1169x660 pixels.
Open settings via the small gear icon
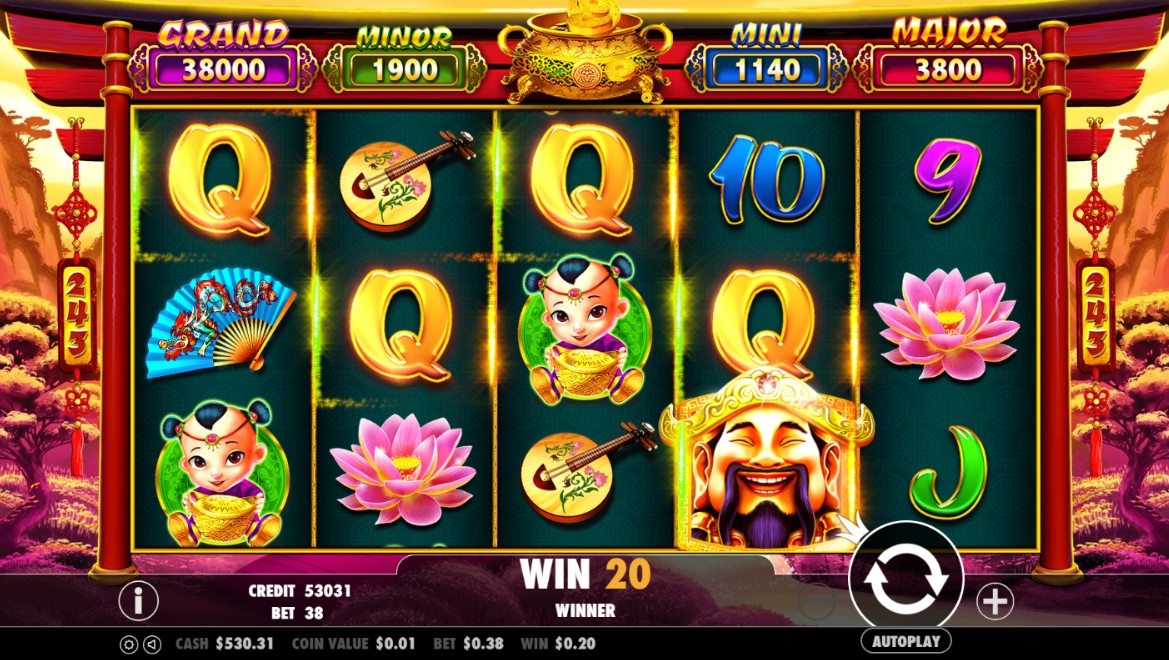[129, 645]
